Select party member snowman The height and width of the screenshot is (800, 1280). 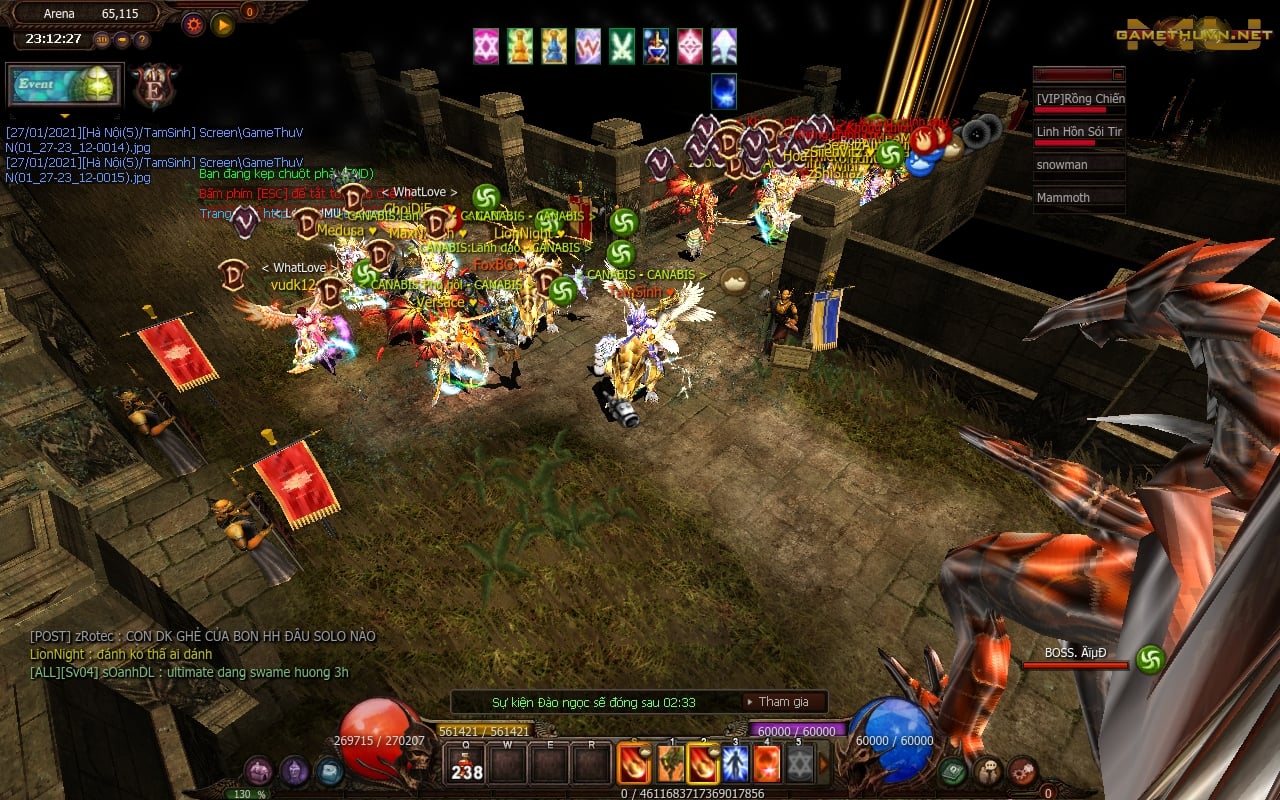1079,165
